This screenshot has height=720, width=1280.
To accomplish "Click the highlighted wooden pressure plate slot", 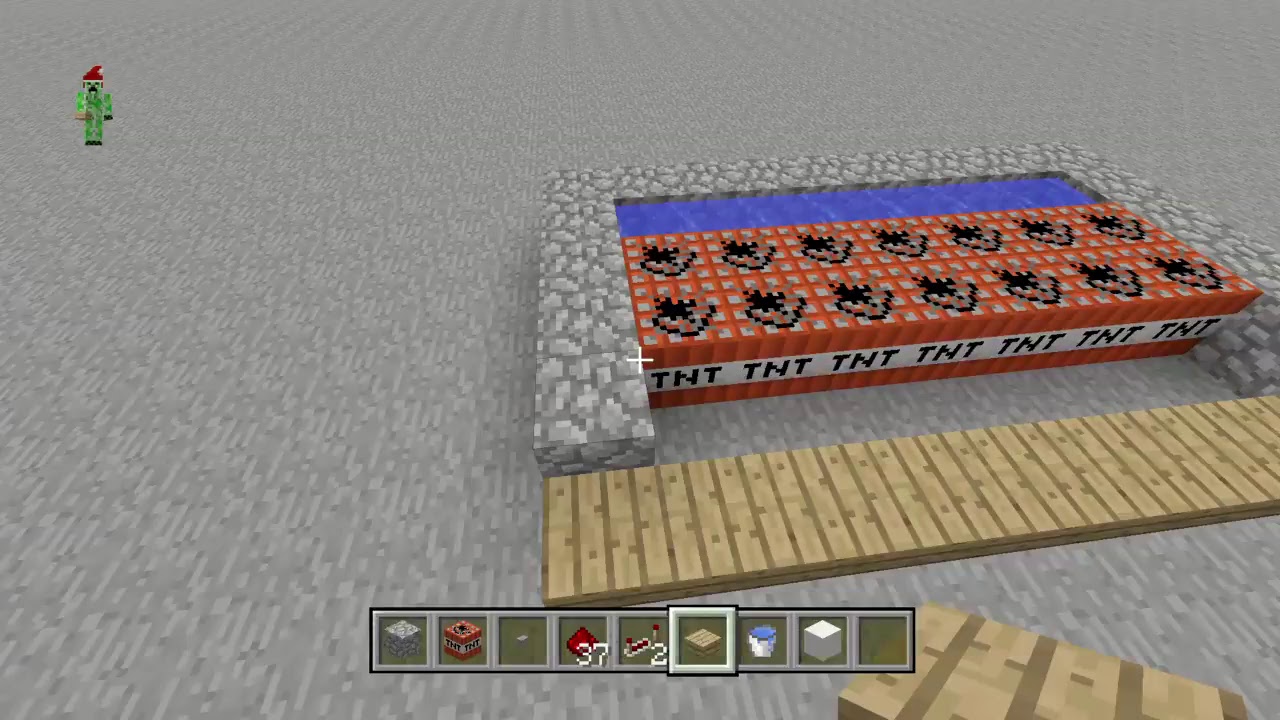I will click(702, 640).
